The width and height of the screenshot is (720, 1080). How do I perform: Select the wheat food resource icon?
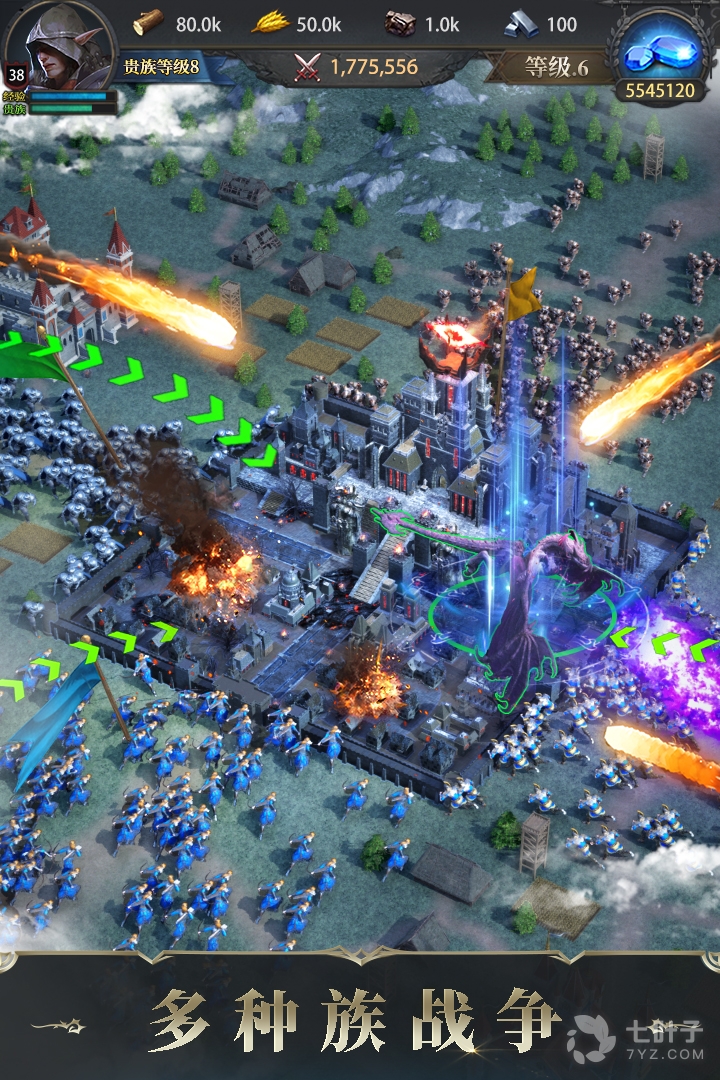click(269, 23)
